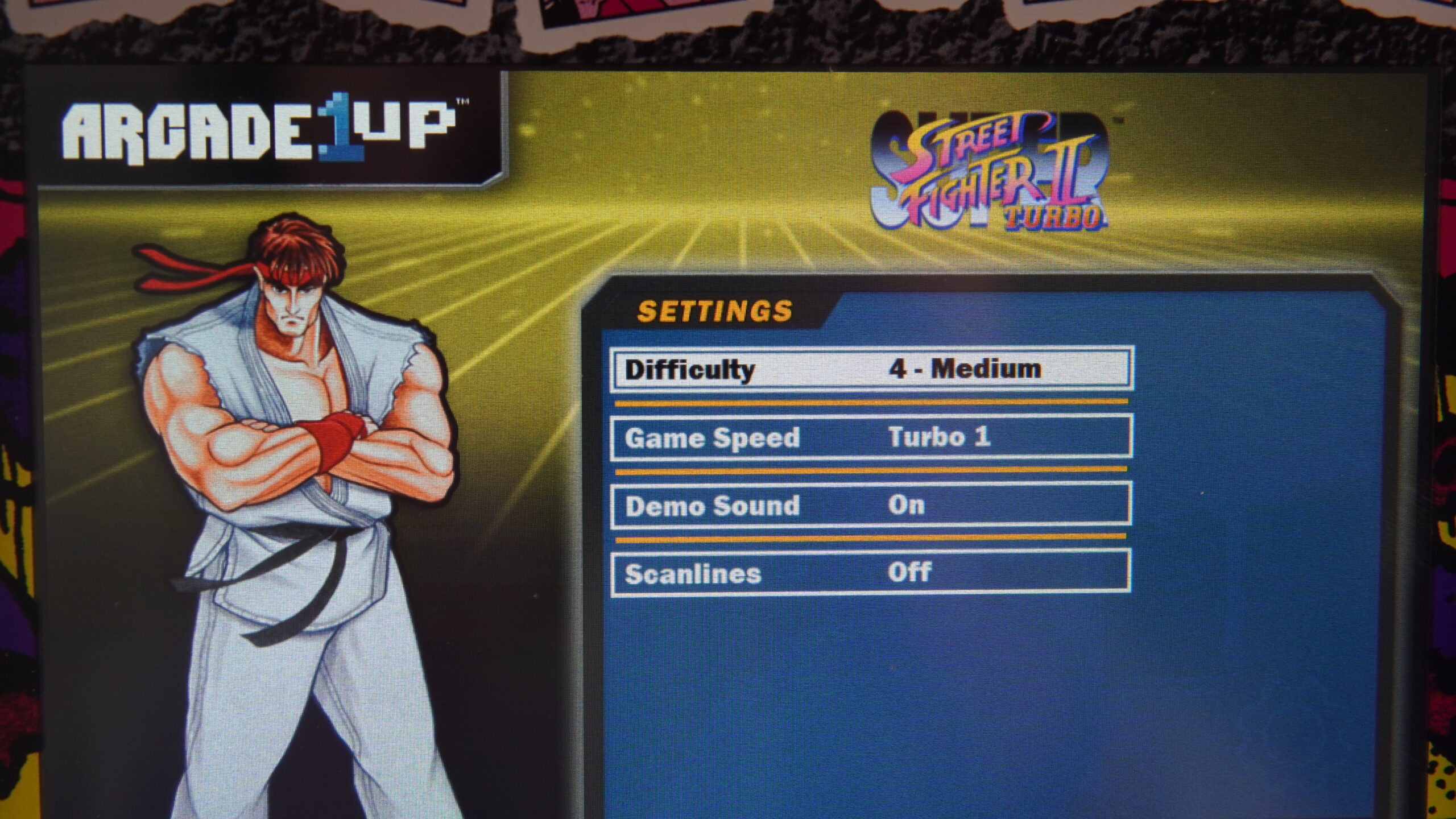Switch the Scanlines setting
The height and width of the screenshot is (819, 1456).
pyautogui.click(x=871, y=573)
